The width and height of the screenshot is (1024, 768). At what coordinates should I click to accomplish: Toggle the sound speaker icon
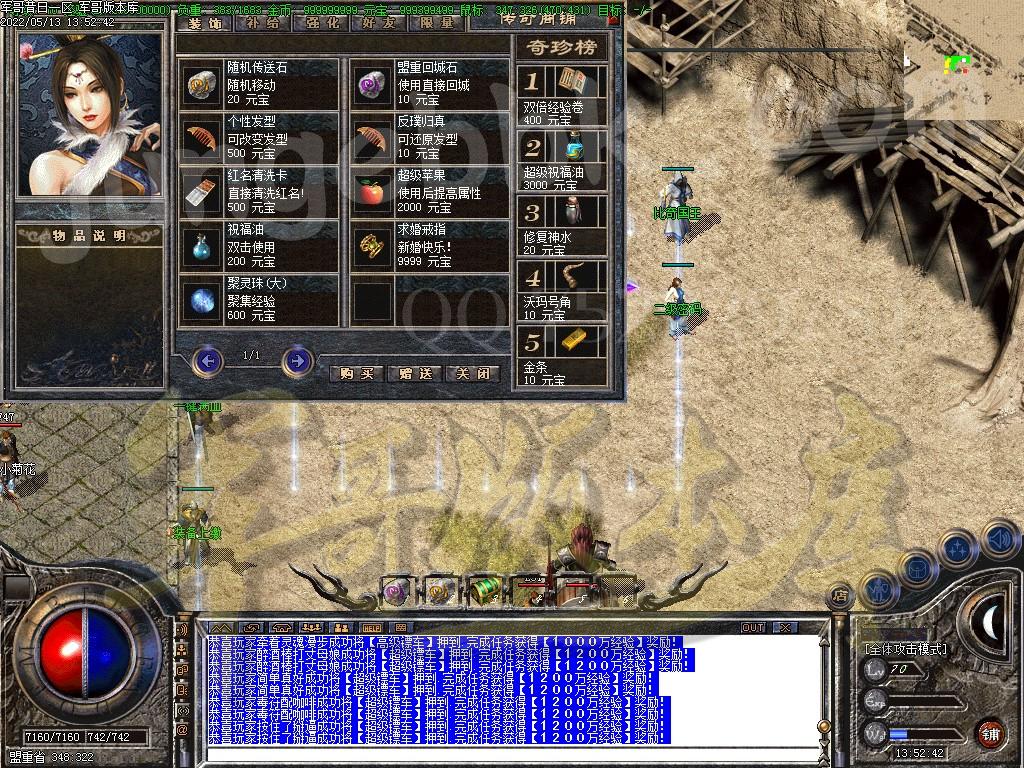click(999, 541)
